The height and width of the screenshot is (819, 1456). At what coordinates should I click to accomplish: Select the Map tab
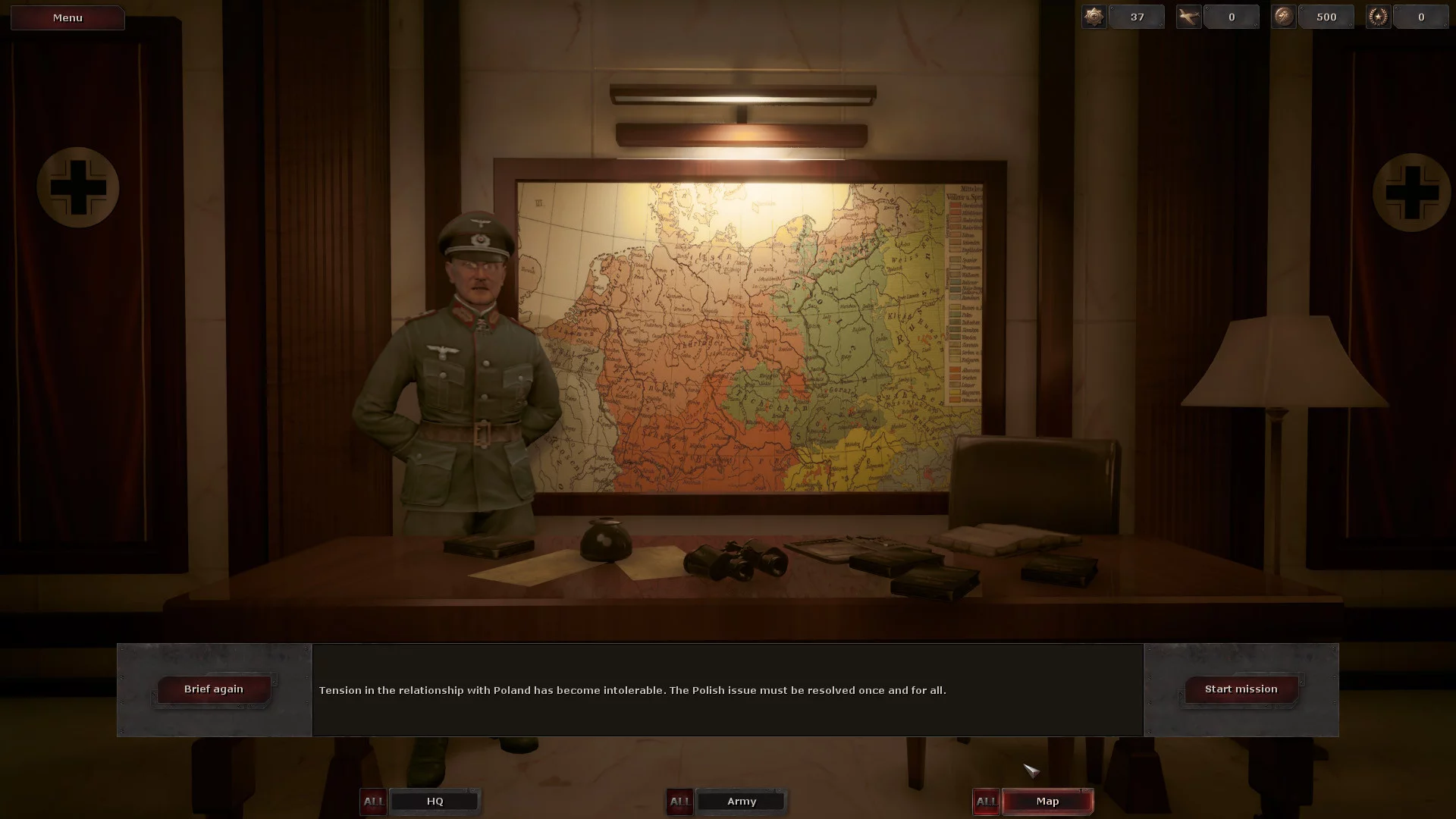point(1047,802)
